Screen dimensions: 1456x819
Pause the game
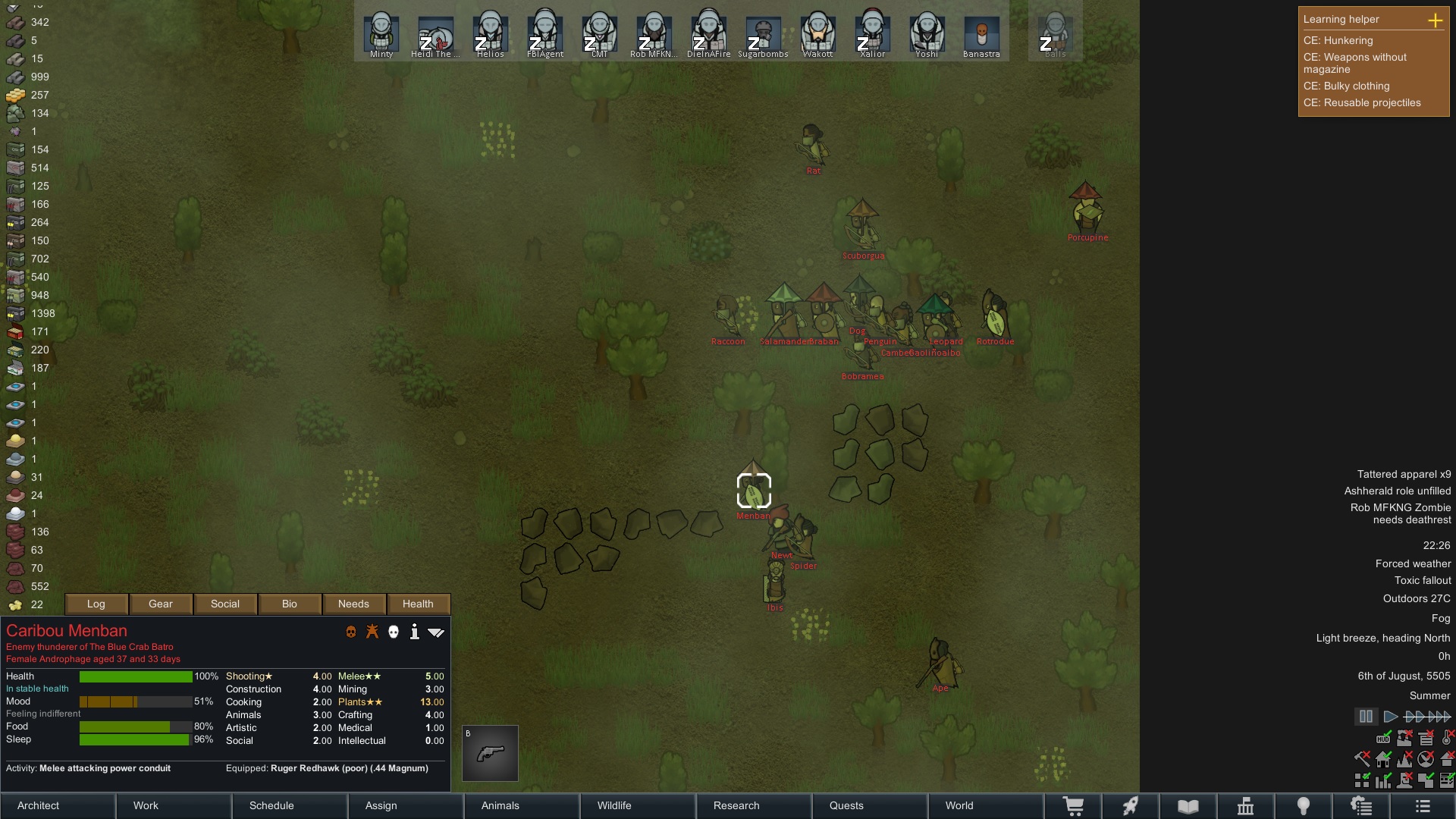(1366, 716)
